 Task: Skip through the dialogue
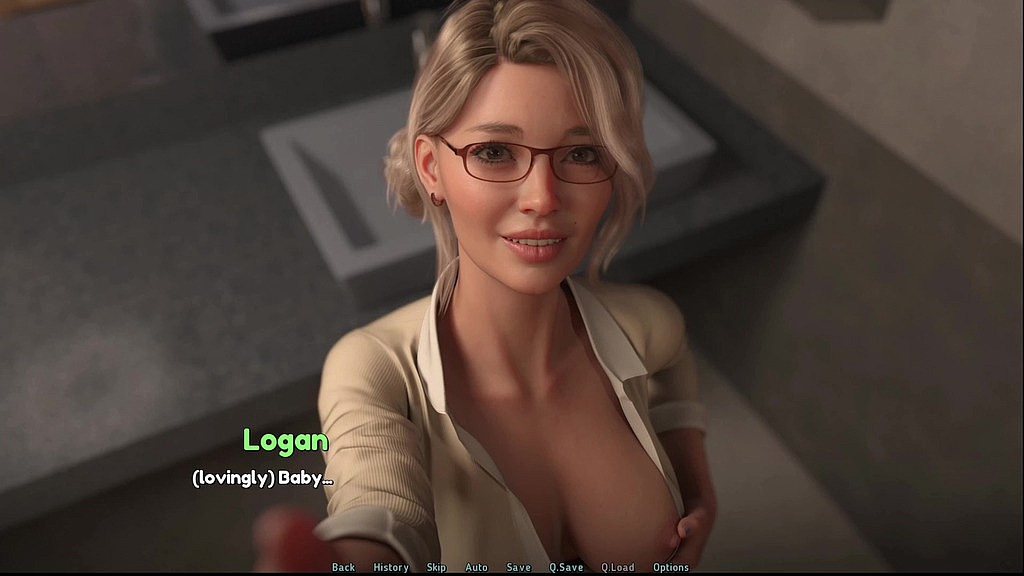437,567
